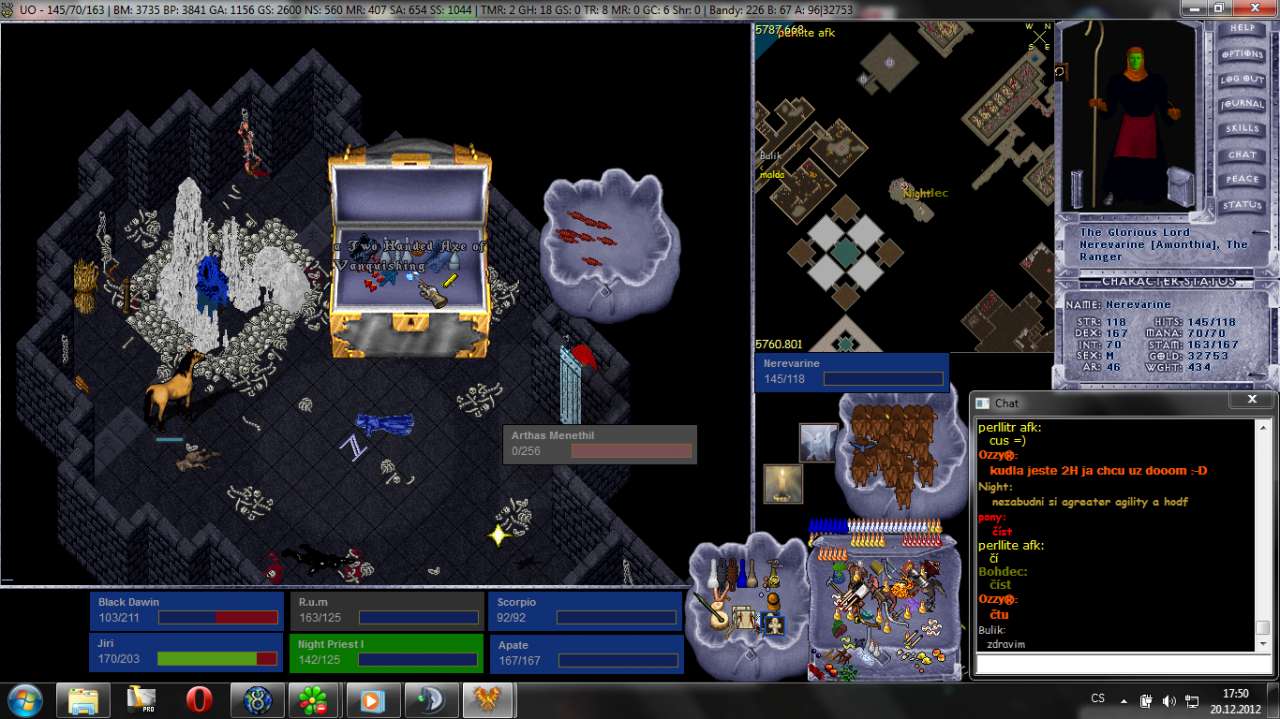Target the Night Priest I status bar
The width and height of the screenshot is (1280, 719).
(x=385, y=652)
